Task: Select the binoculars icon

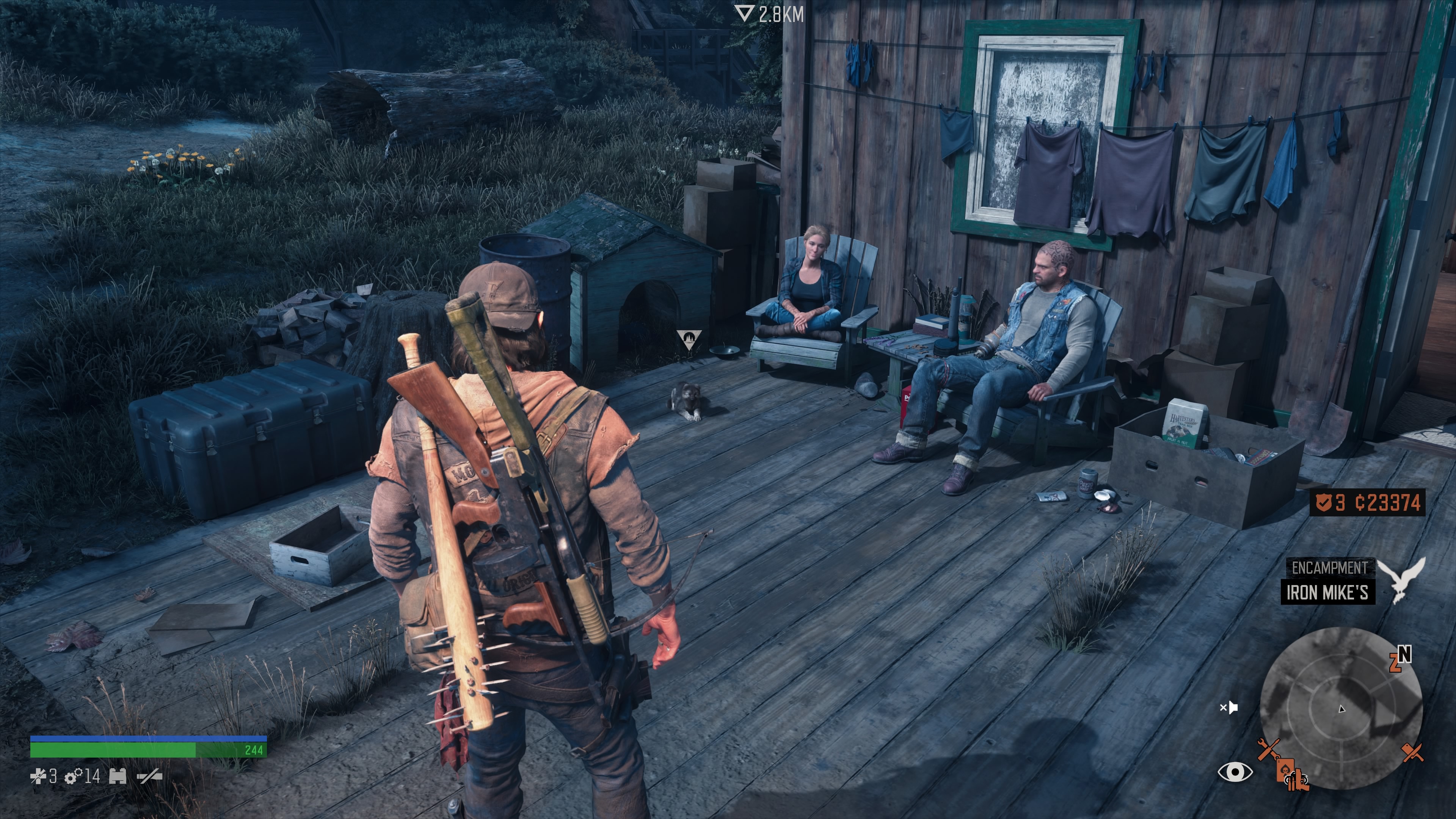Action: click(118, 776)
